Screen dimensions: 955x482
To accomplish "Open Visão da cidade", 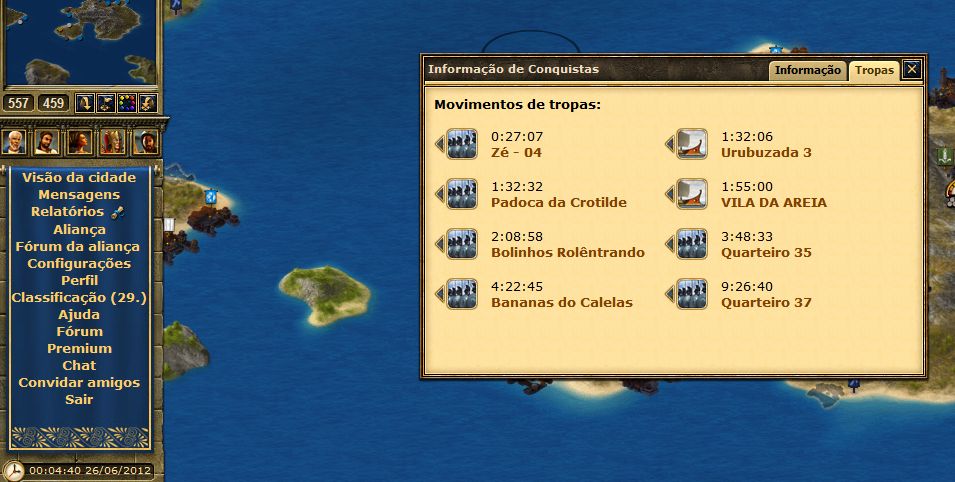I will 79,177.
